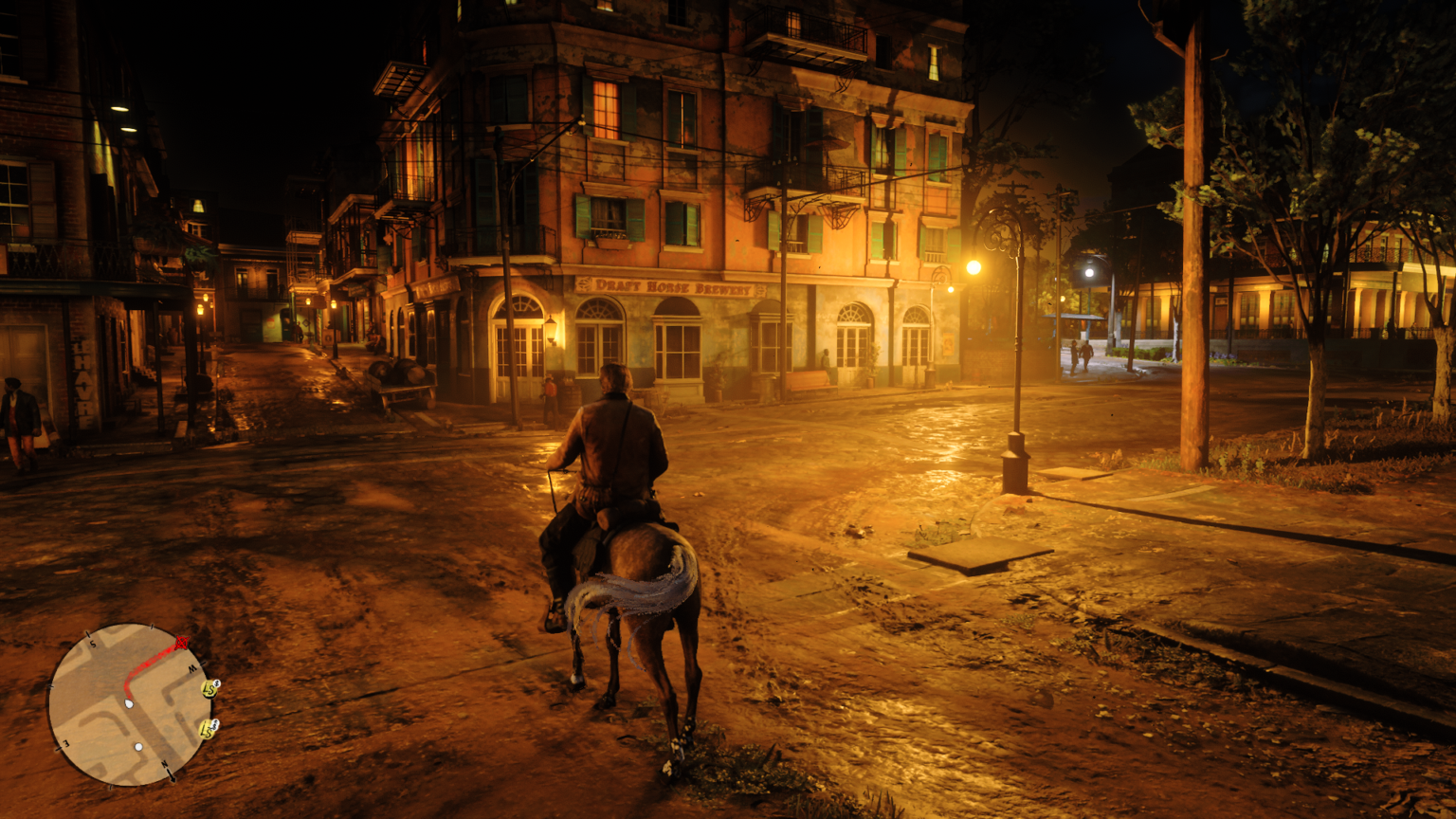The height and width of the screenshot is (819, 1456).
Task: Click the lower yellow LS prompt icon
Action: coord(208,729)
